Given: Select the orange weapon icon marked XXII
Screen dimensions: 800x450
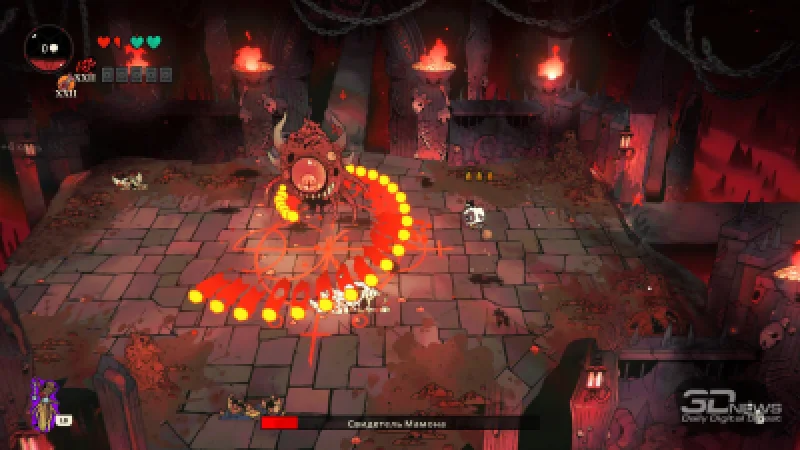Looking at the screenshot, I should pos(65,84).
